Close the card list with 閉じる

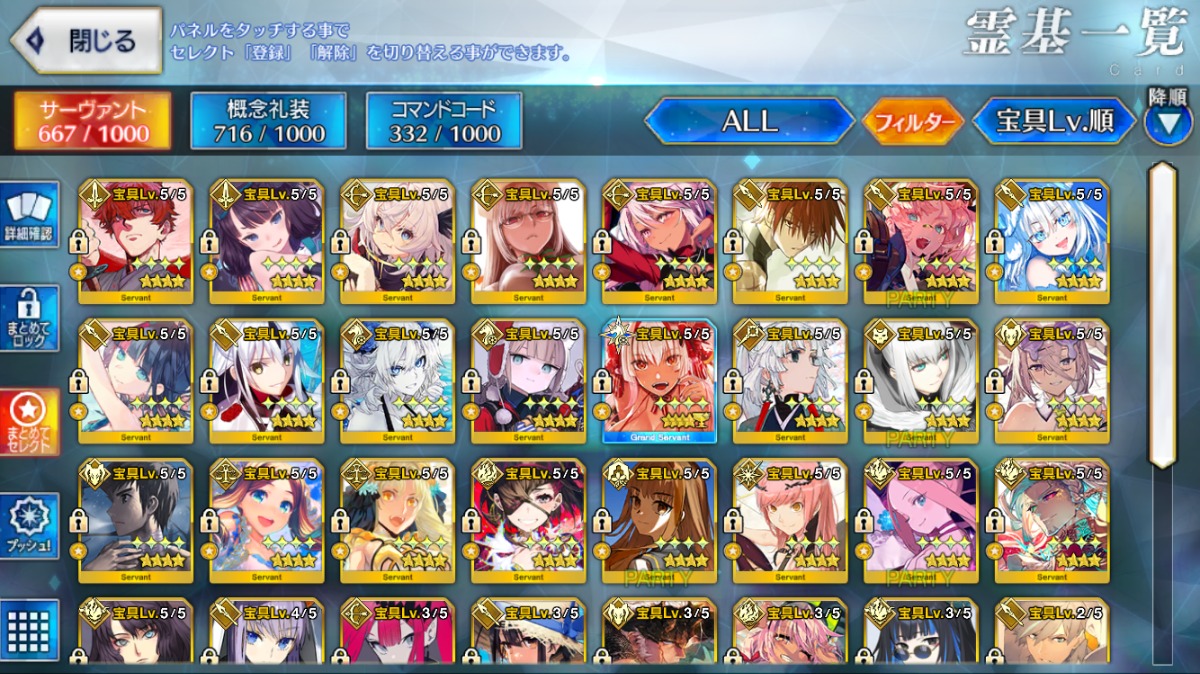point(86,41)
